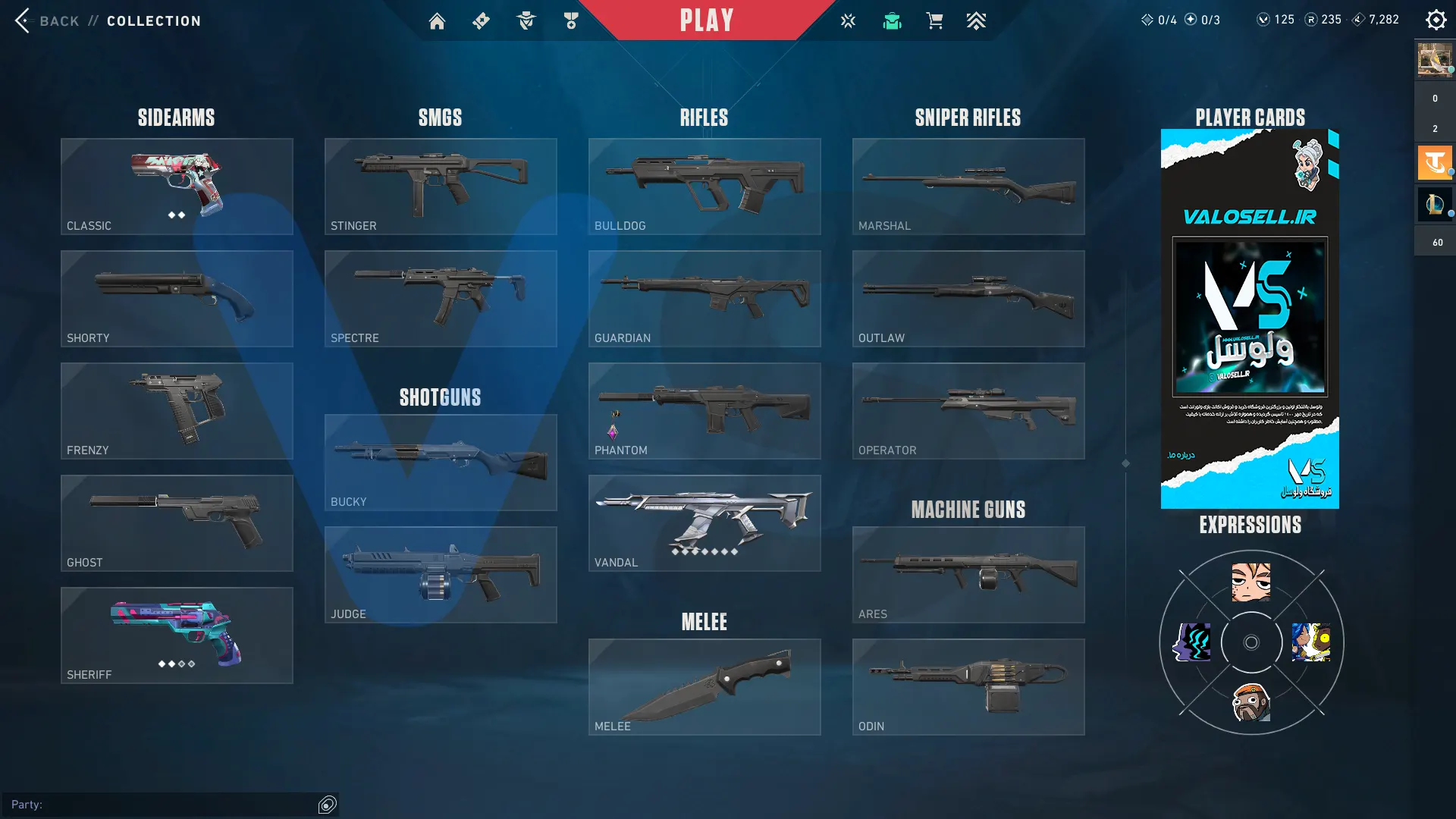Open the Melee knife slot
This screenshot has width=1456, height=819.
pyautogui.click(x=704, y=687)
